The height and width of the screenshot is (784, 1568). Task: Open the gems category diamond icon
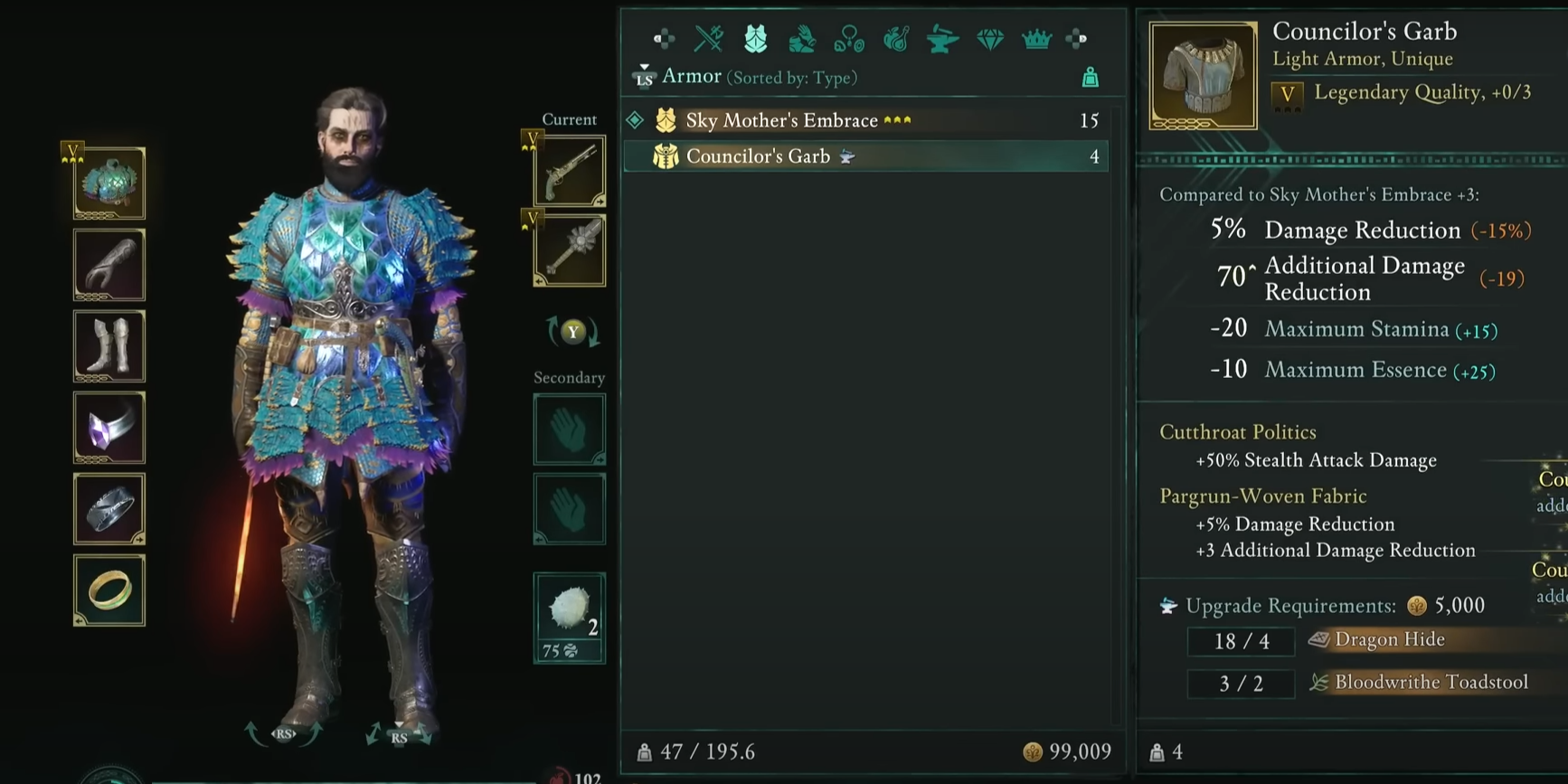coord(990,39)
